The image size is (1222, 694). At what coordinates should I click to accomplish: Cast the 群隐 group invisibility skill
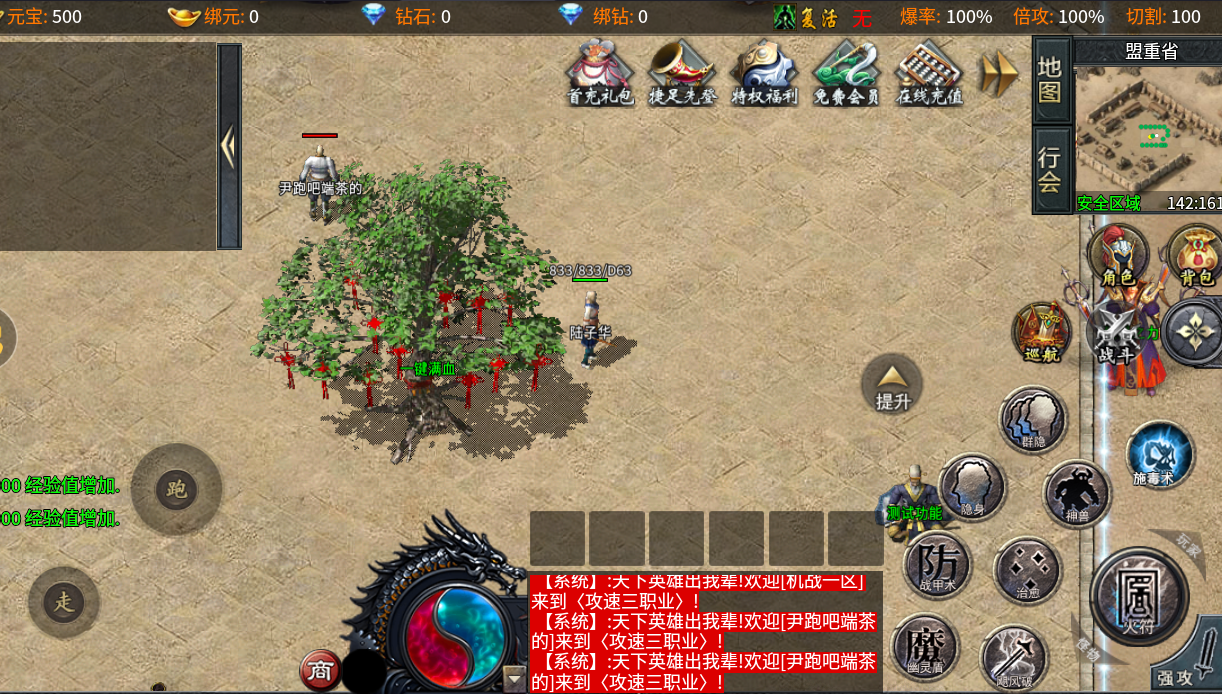coord(1033,420)
